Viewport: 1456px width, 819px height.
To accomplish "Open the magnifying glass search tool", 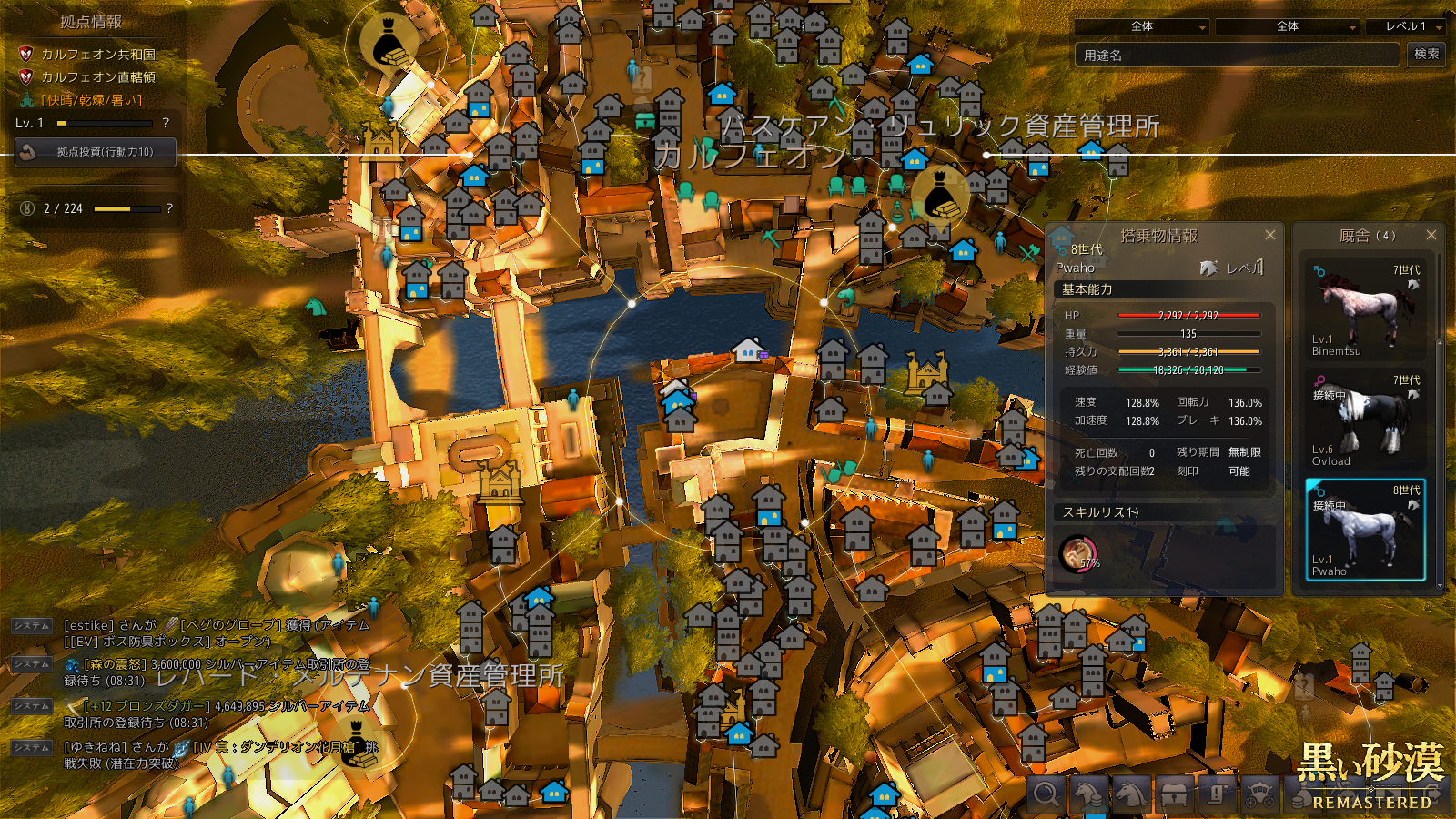I will tap(1046, 794).
